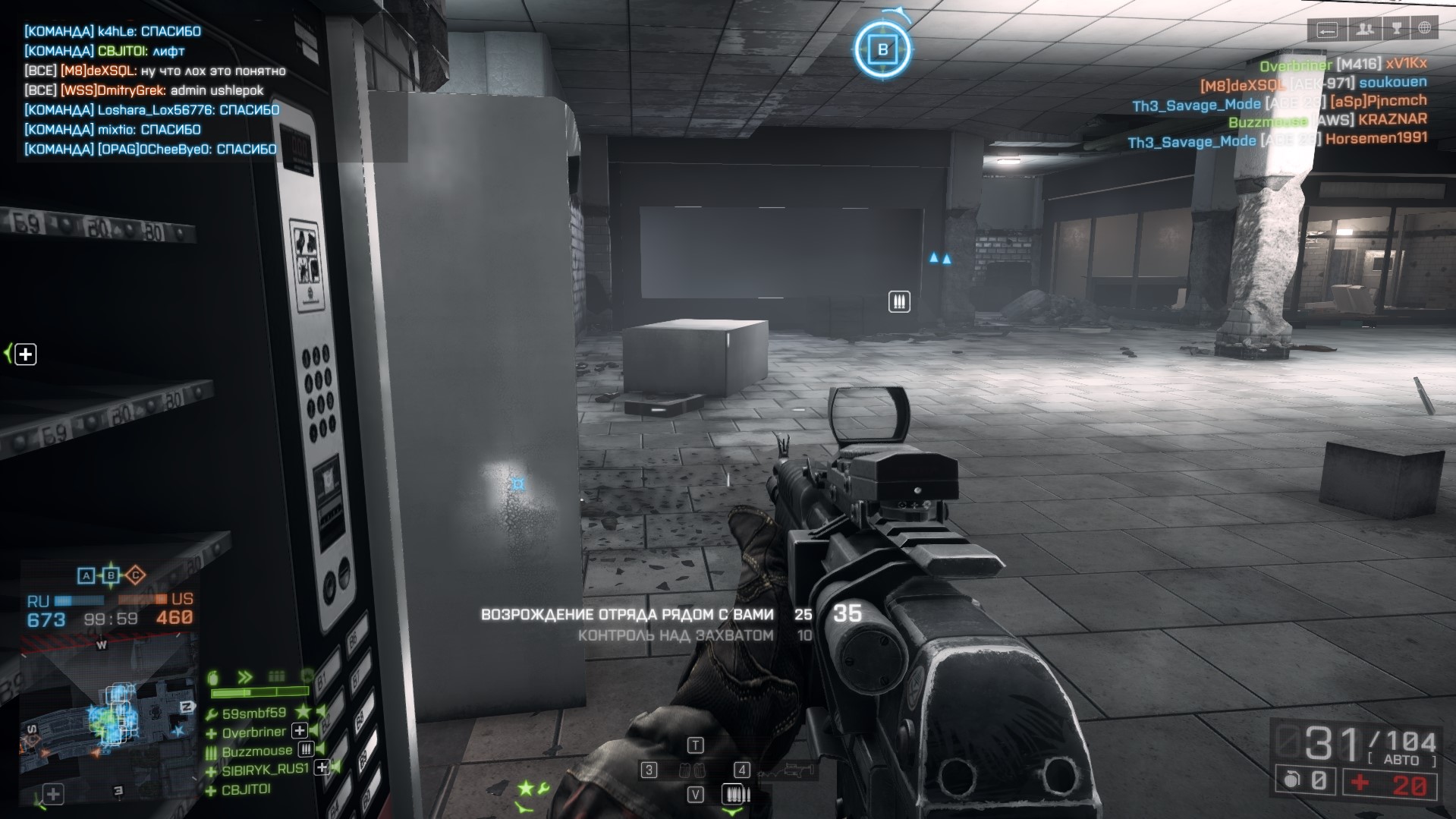Select squad member Overbriner in the squad list
The height and width of the screenshot is (819, 1456).
click(253, 732)
